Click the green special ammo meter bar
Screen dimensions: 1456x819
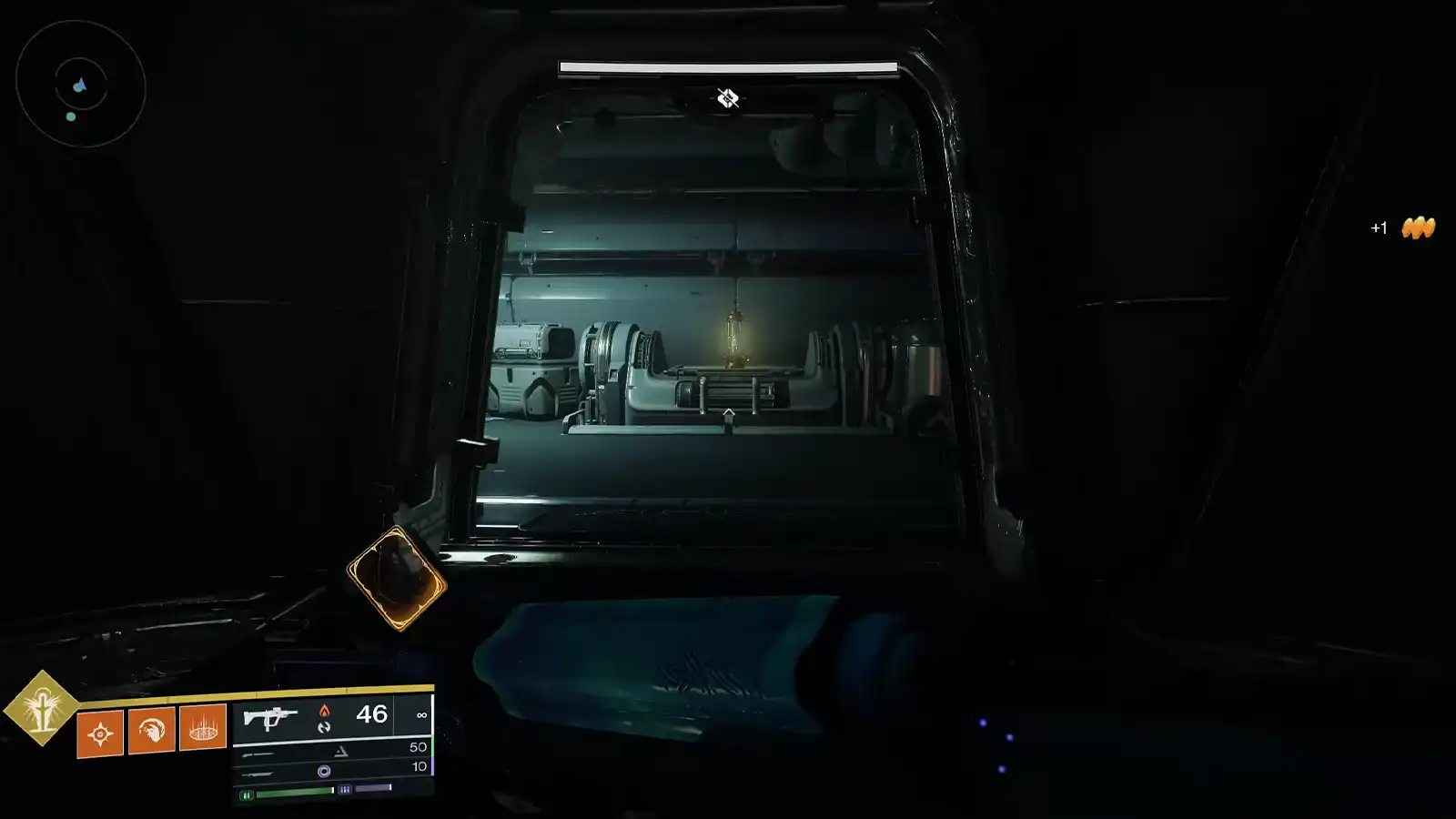click(293, 794)
